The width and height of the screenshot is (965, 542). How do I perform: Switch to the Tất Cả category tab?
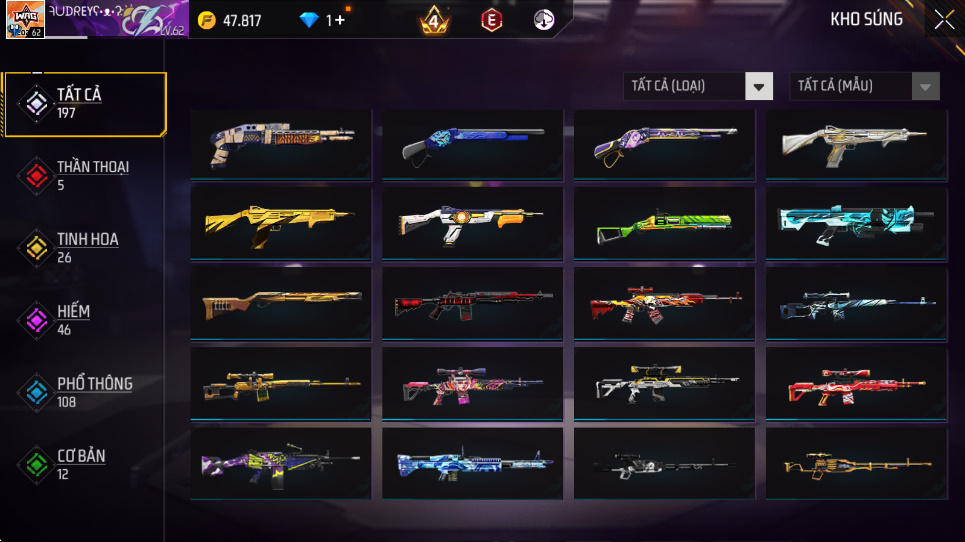tap(85, 103)
